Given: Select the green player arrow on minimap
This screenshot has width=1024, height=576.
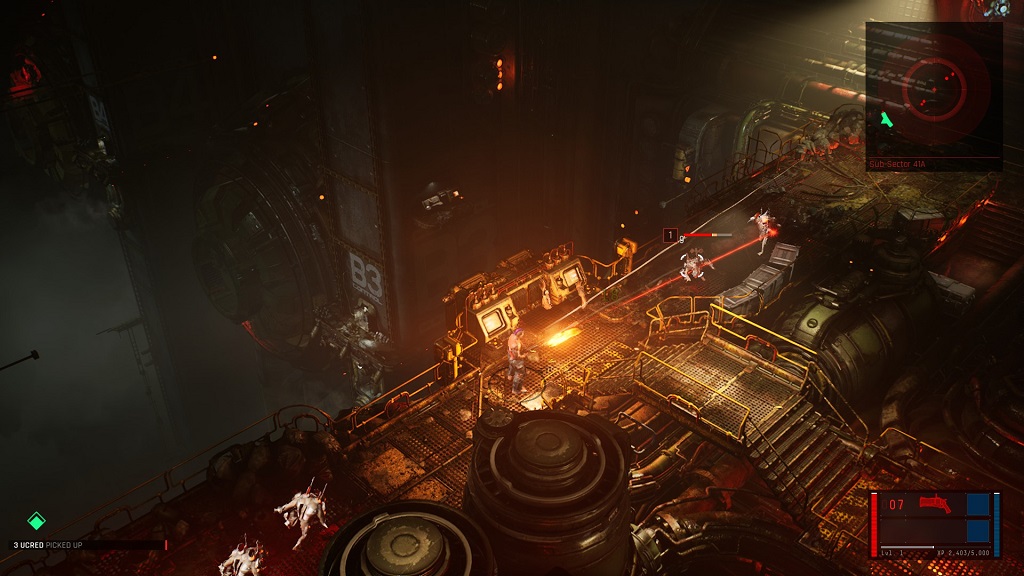Looking at the screenshot, I should (886, 120).
